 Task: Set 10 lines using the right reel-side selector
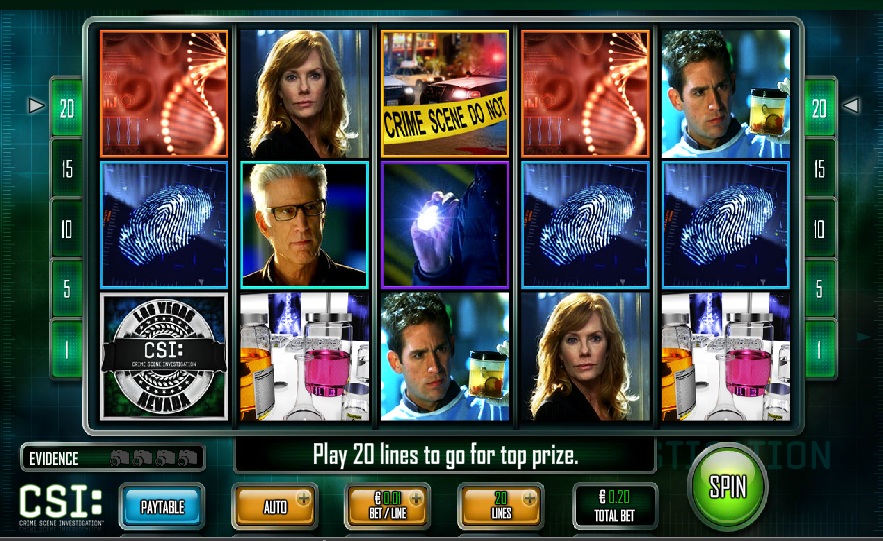click(819, 229)
